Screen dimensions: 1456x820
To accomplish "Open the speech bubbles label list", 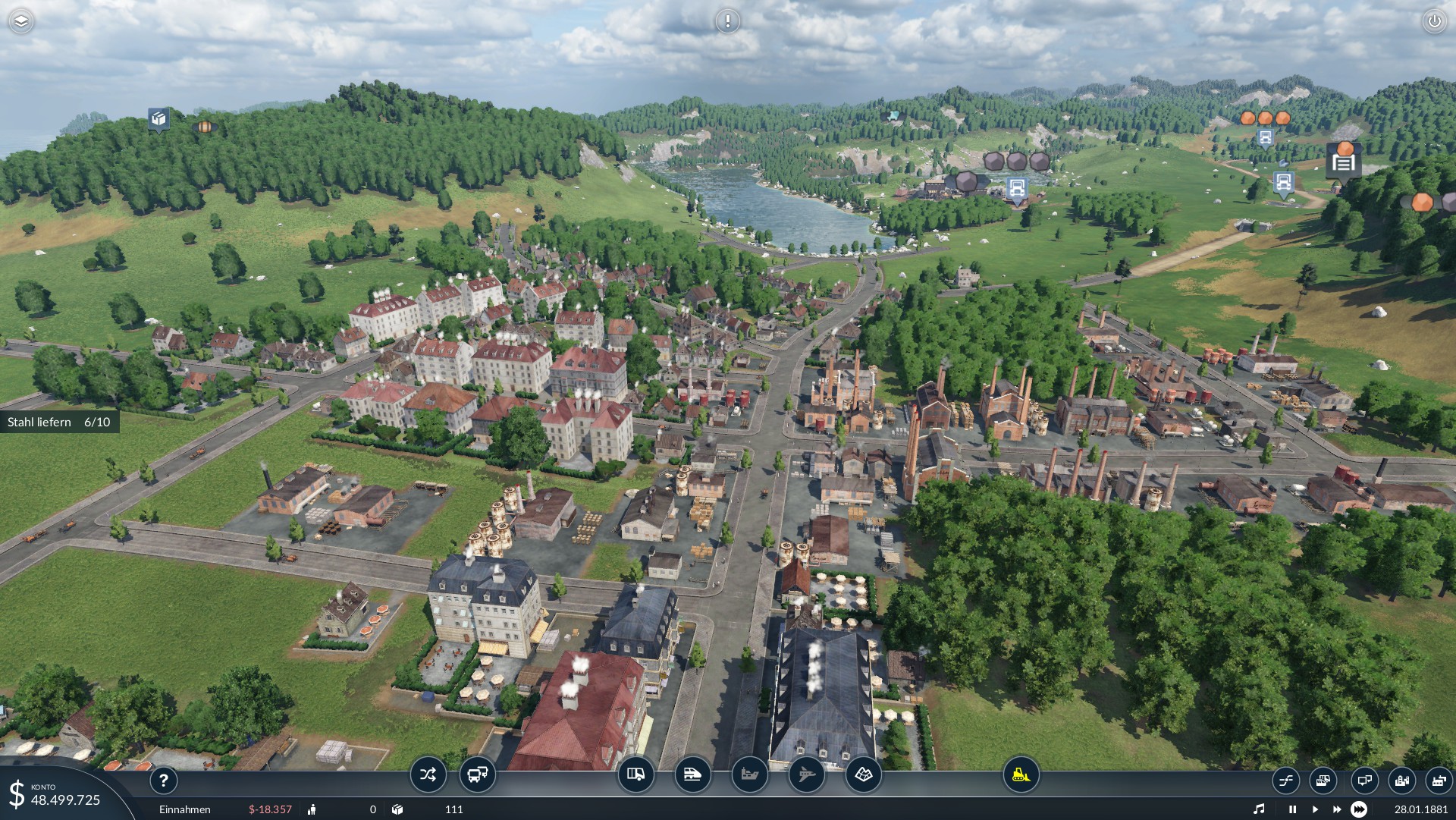I will (1363, 780).
